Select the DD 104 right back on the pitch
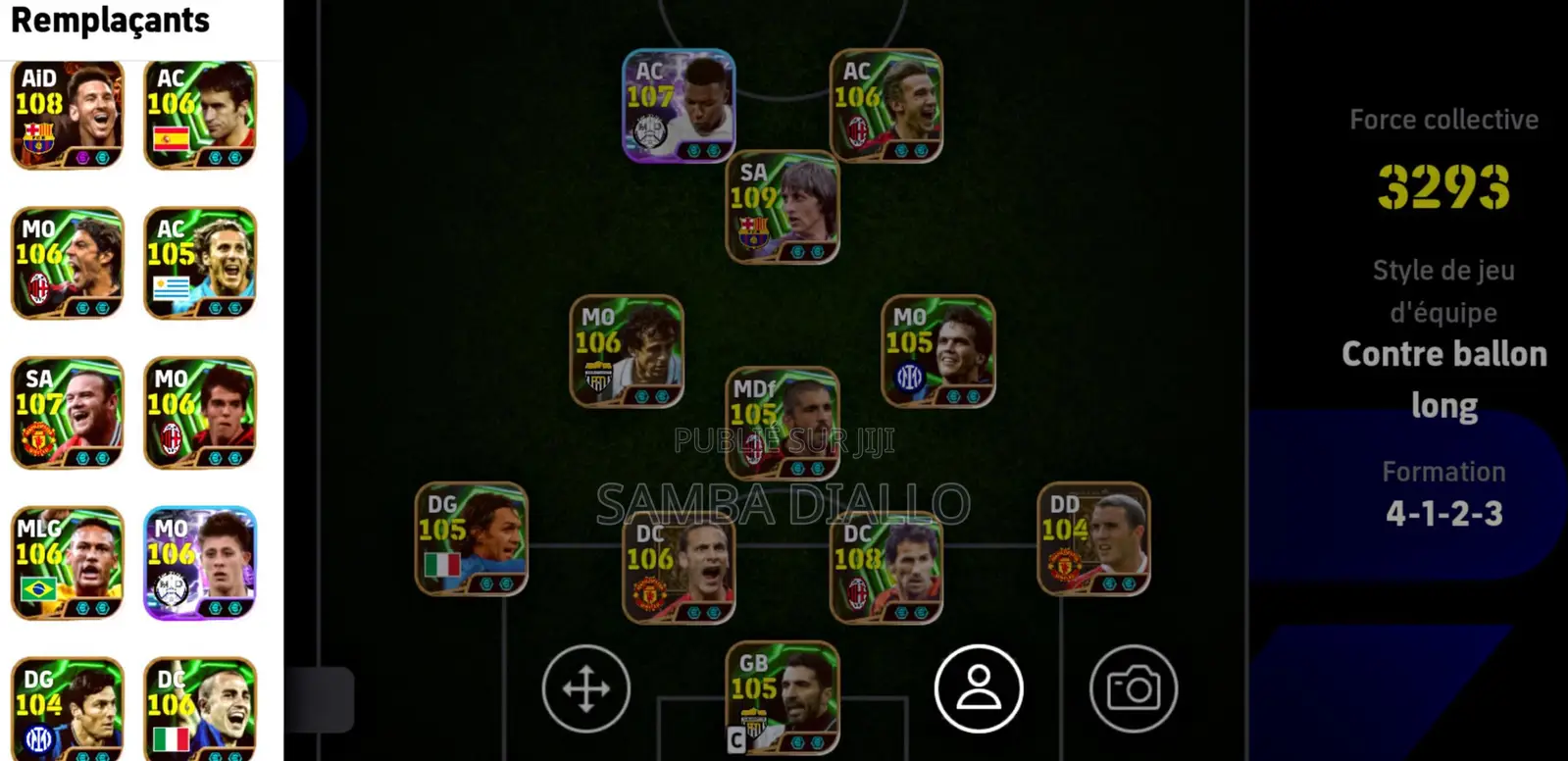Viewport: 1568px width, 761px height. click(x=1093, y=538)
